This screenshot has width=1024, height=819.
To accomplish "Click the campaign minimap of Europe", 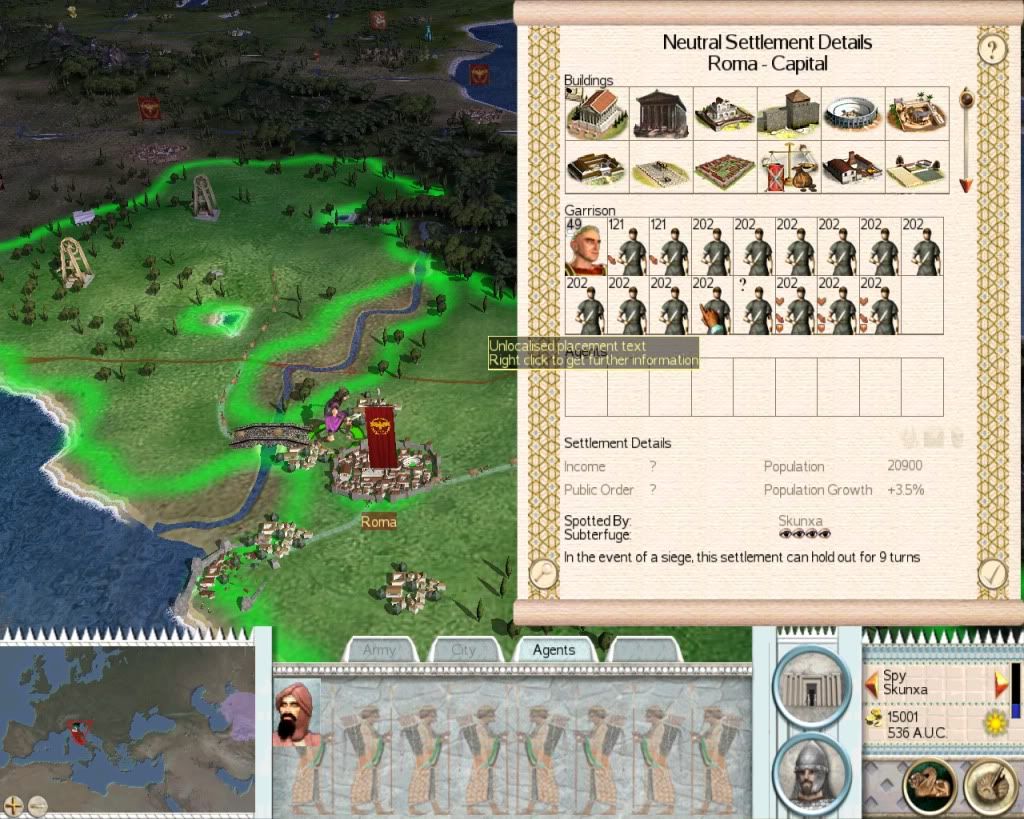I will [127, 717].
